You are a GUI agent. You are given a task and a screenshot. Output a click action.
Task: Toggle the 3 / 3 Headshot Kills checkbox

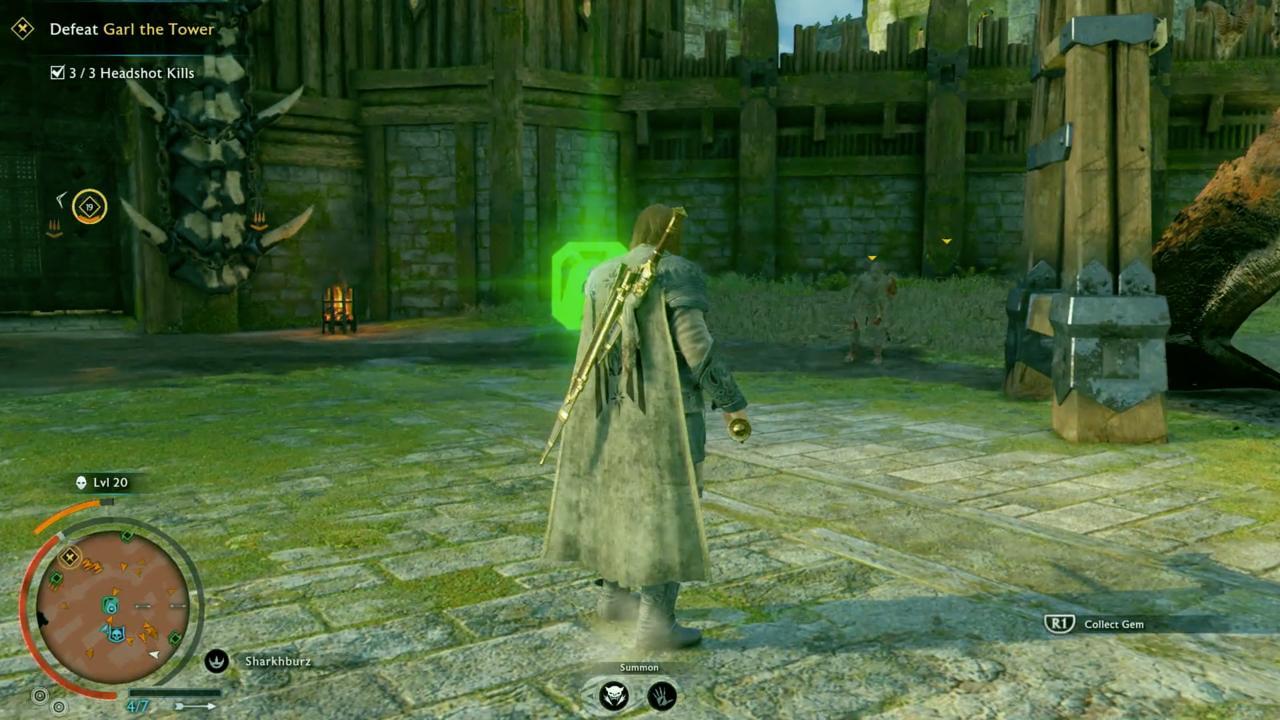(57, 71)
